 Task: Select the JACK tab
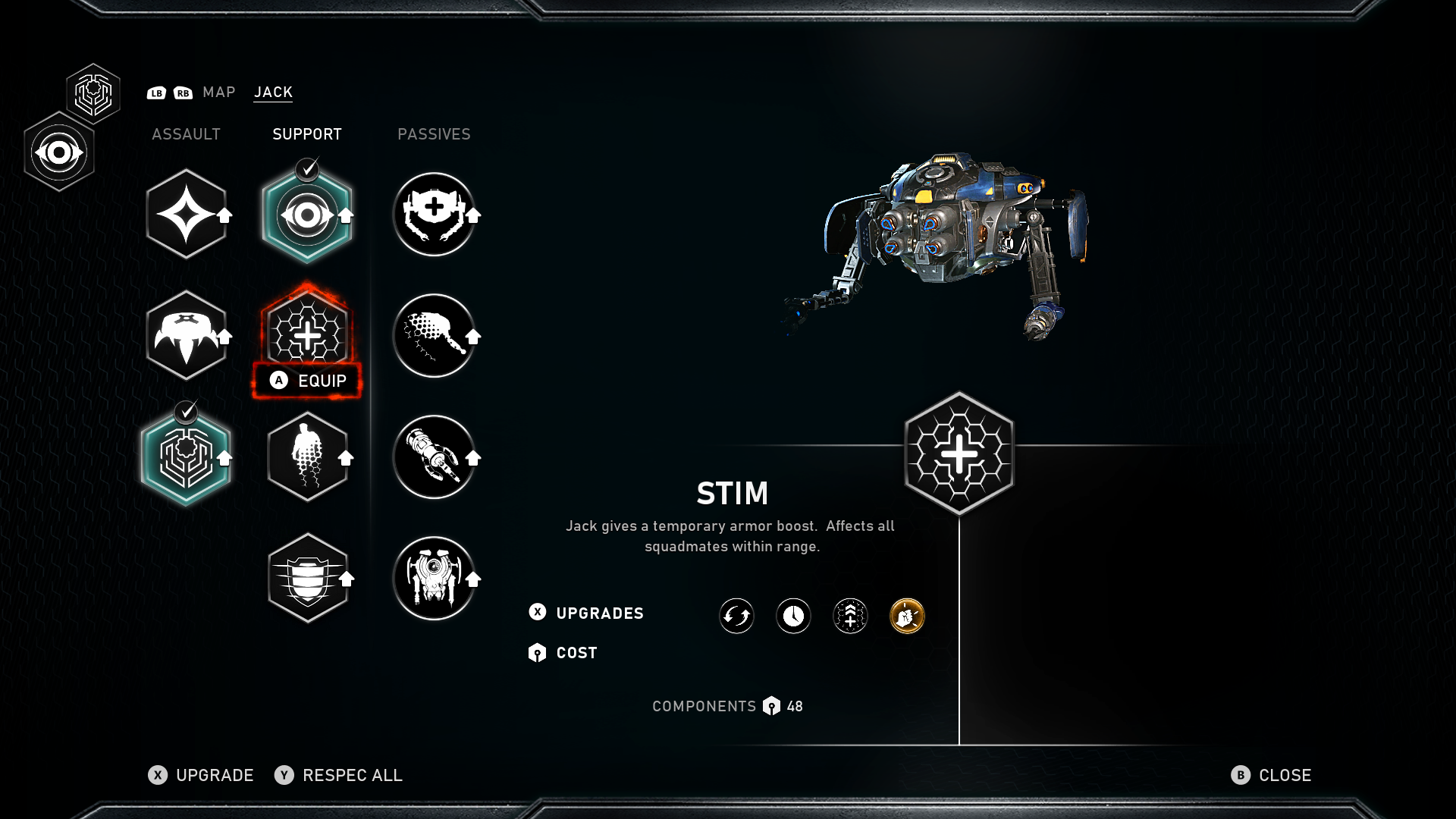coord(272,92)
